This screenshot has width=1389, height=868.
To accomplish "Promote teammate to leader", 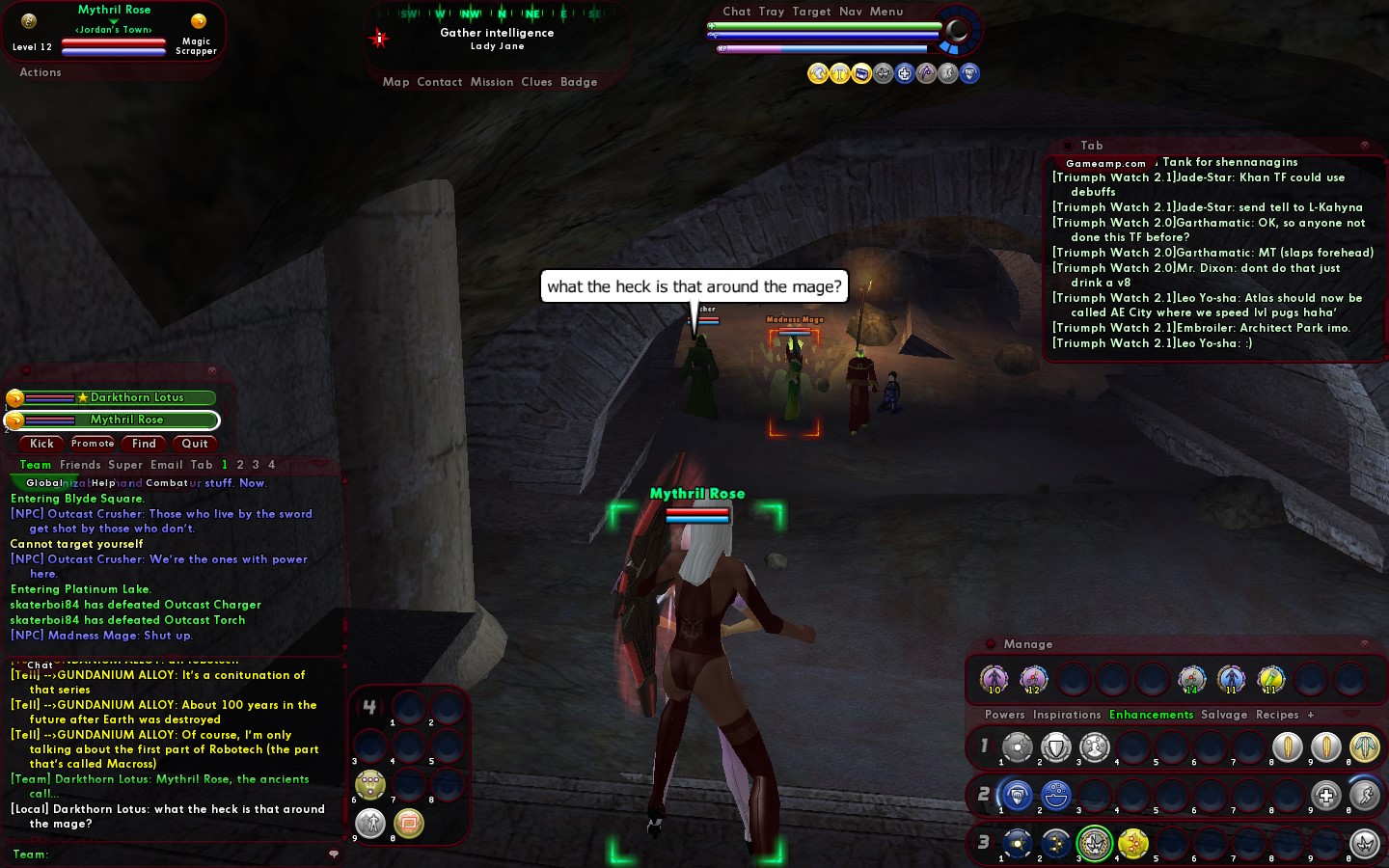I will pyautogui.click(x=93, y=444).
